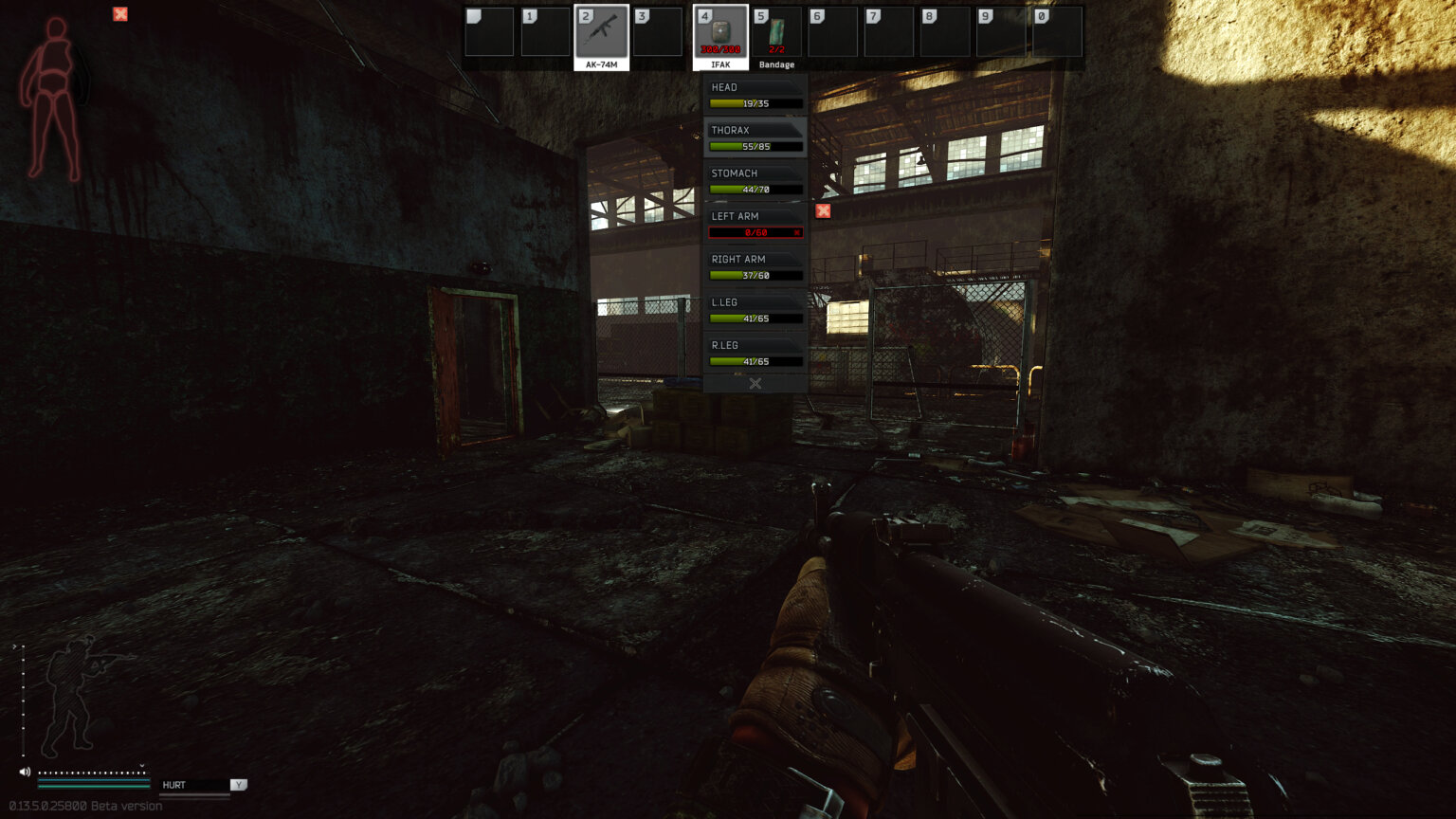
Task: Click the THORAX health bar
Action: coord(755,147)
